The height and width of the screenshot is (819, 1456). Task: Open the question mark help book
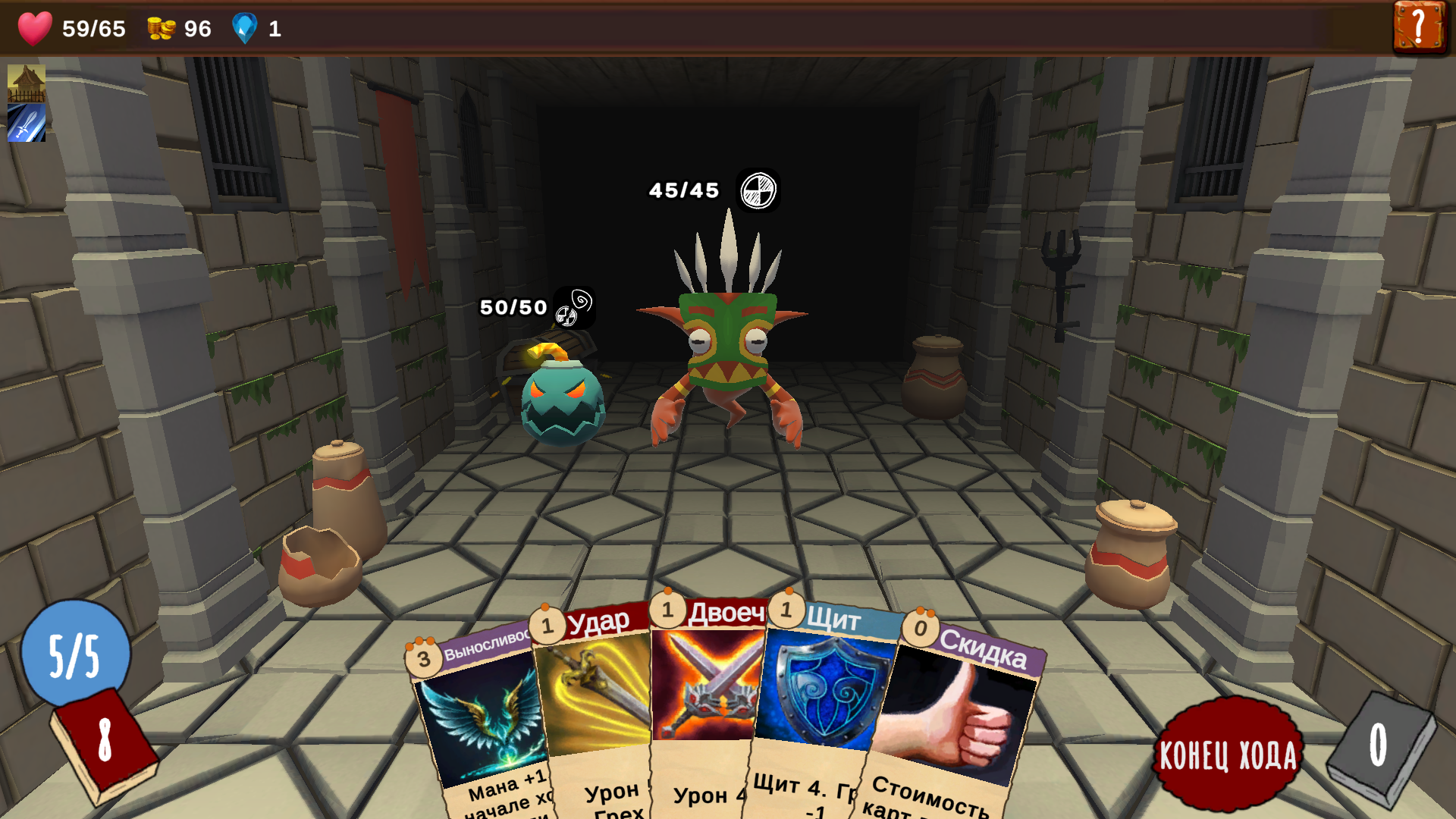1418,27
